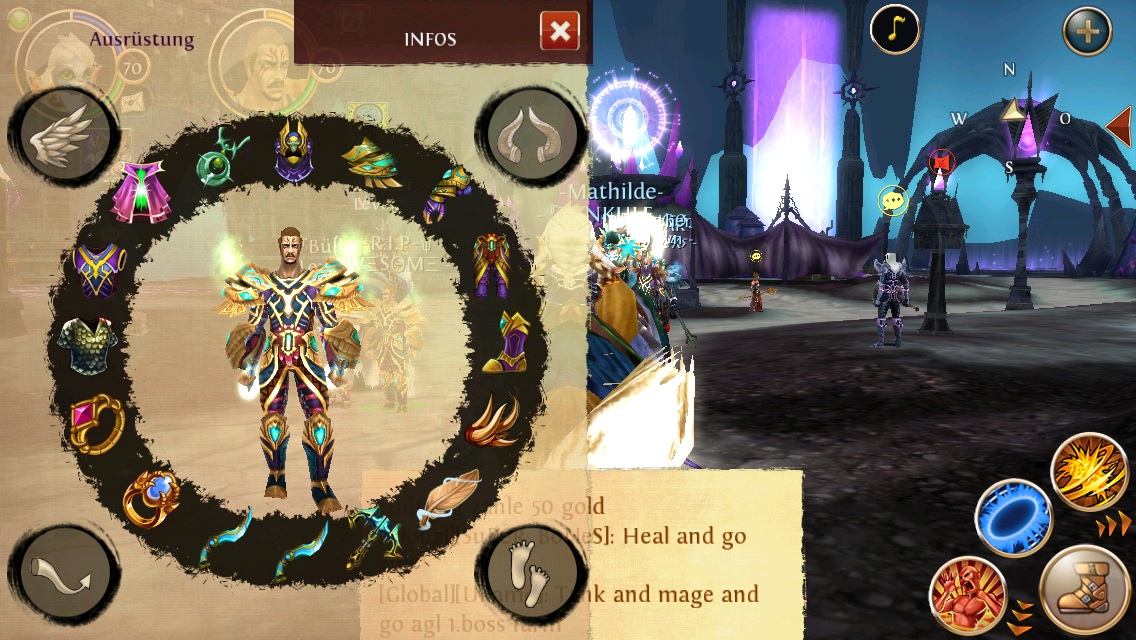Close the Infos equipment panel
Viewport: 1136px width, 640px height.
[560, 32]
